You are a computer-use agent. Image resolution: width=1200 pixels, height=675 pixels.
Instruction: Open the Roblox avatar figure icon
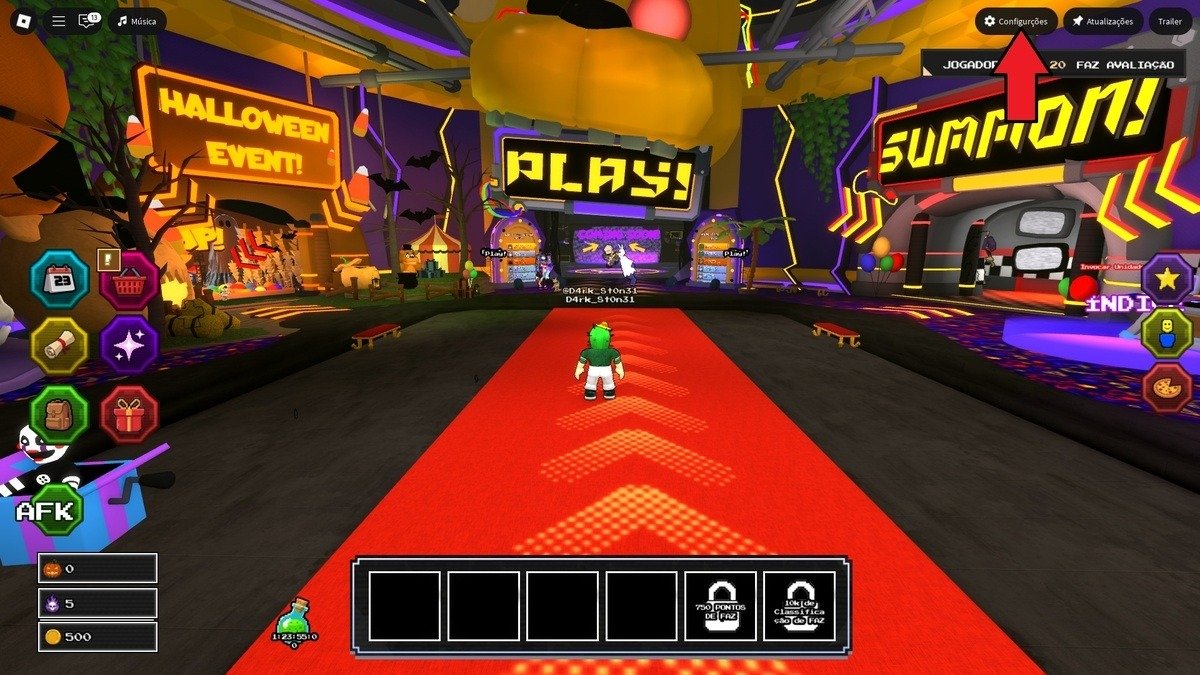[1167, 334]
